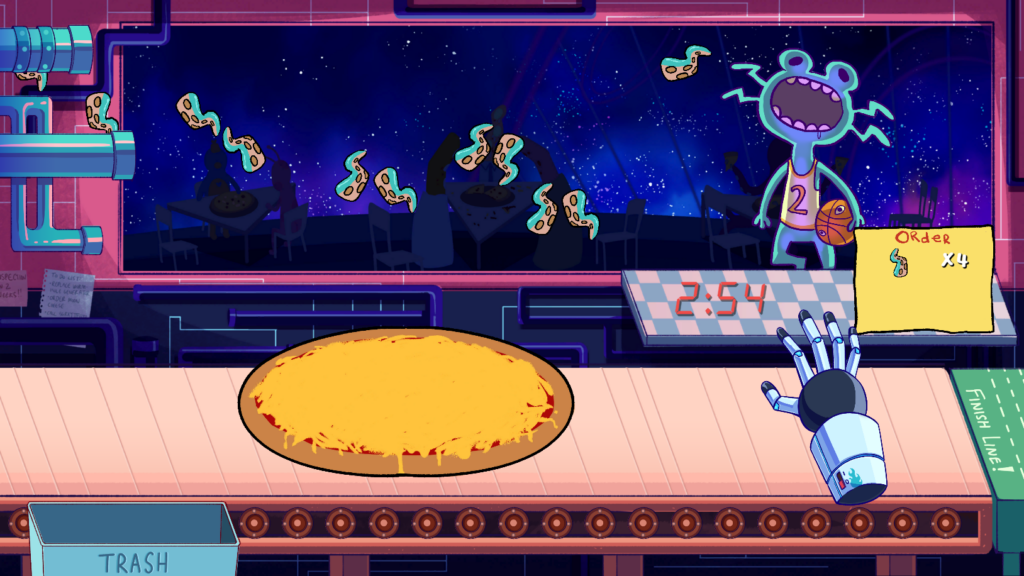The height and width of the screenshot is (576, 1024).
Task: Open the yellow Order ticket
Action: (925, 278)
